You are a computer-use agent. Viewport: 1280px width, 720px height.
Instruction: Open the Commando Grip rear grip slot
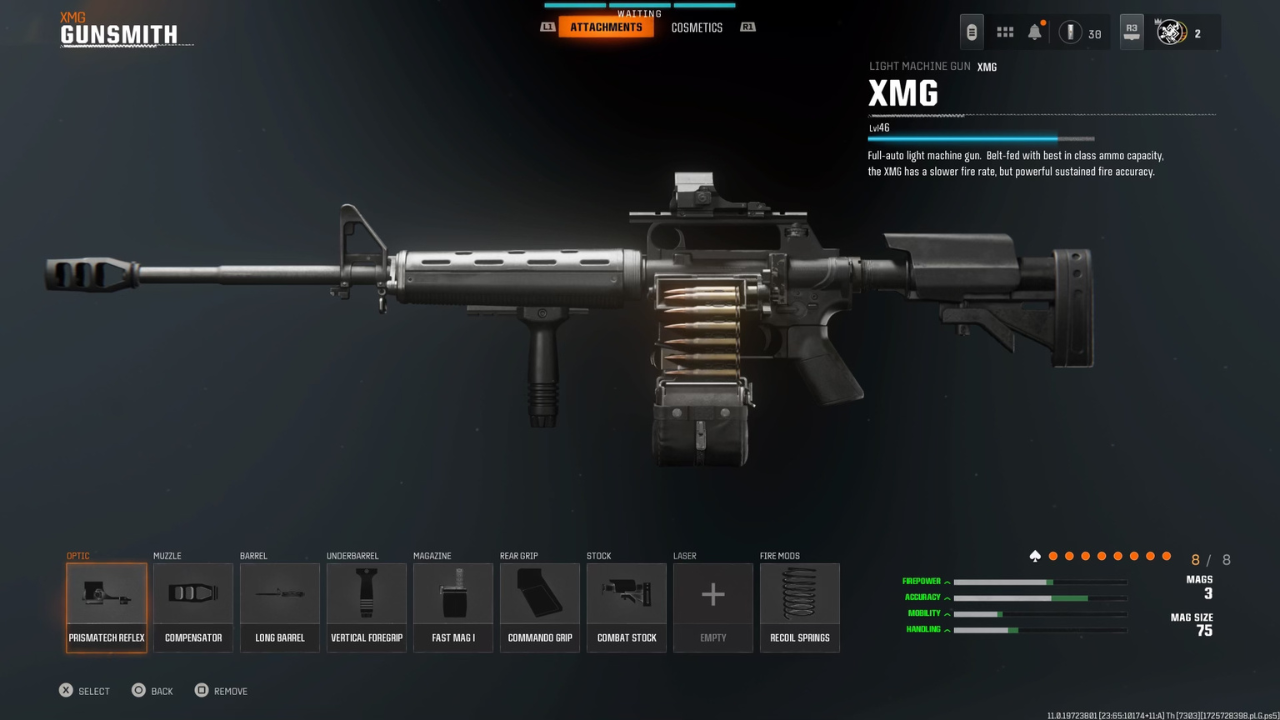pos(539,605)
